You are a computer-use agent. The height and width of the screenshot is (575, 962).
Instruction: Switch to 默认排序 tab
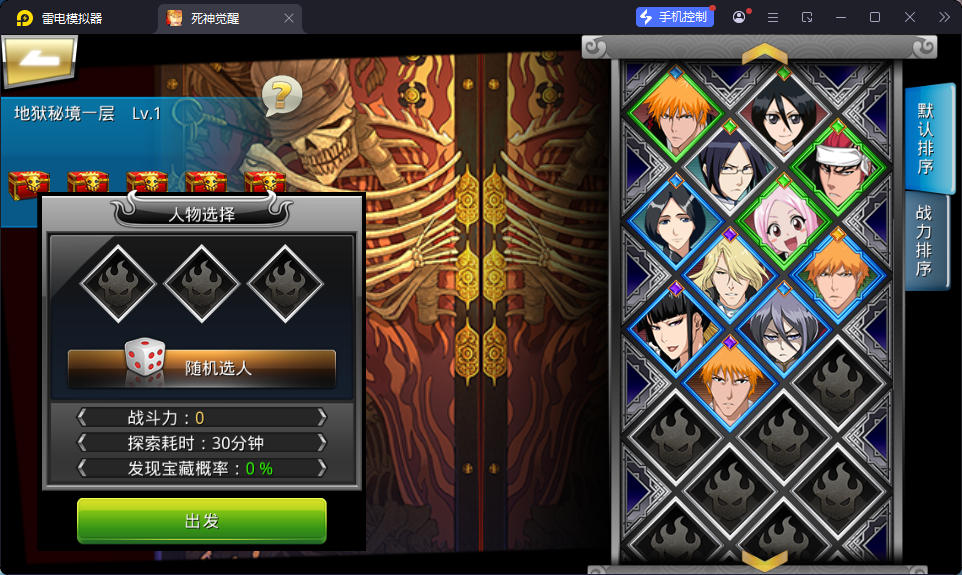(x=926, y=138)
